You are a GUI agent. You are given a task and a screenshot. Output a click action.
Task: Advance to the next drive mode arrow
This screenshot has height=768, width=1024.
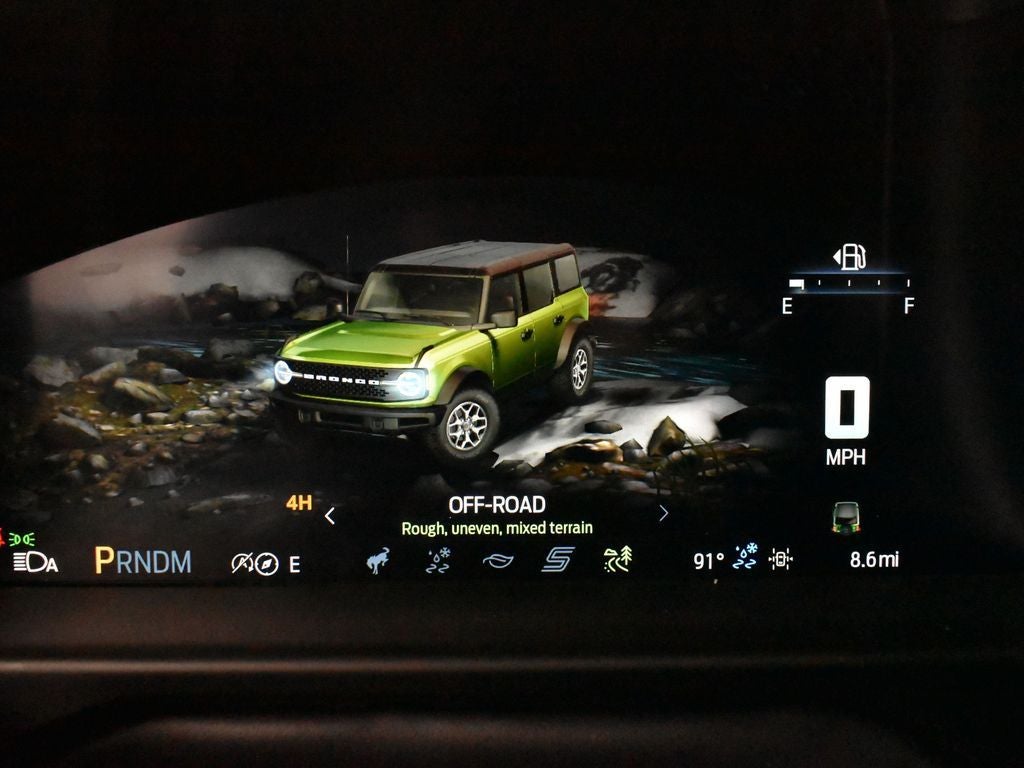pyautogui.click(x=663, y=514)
